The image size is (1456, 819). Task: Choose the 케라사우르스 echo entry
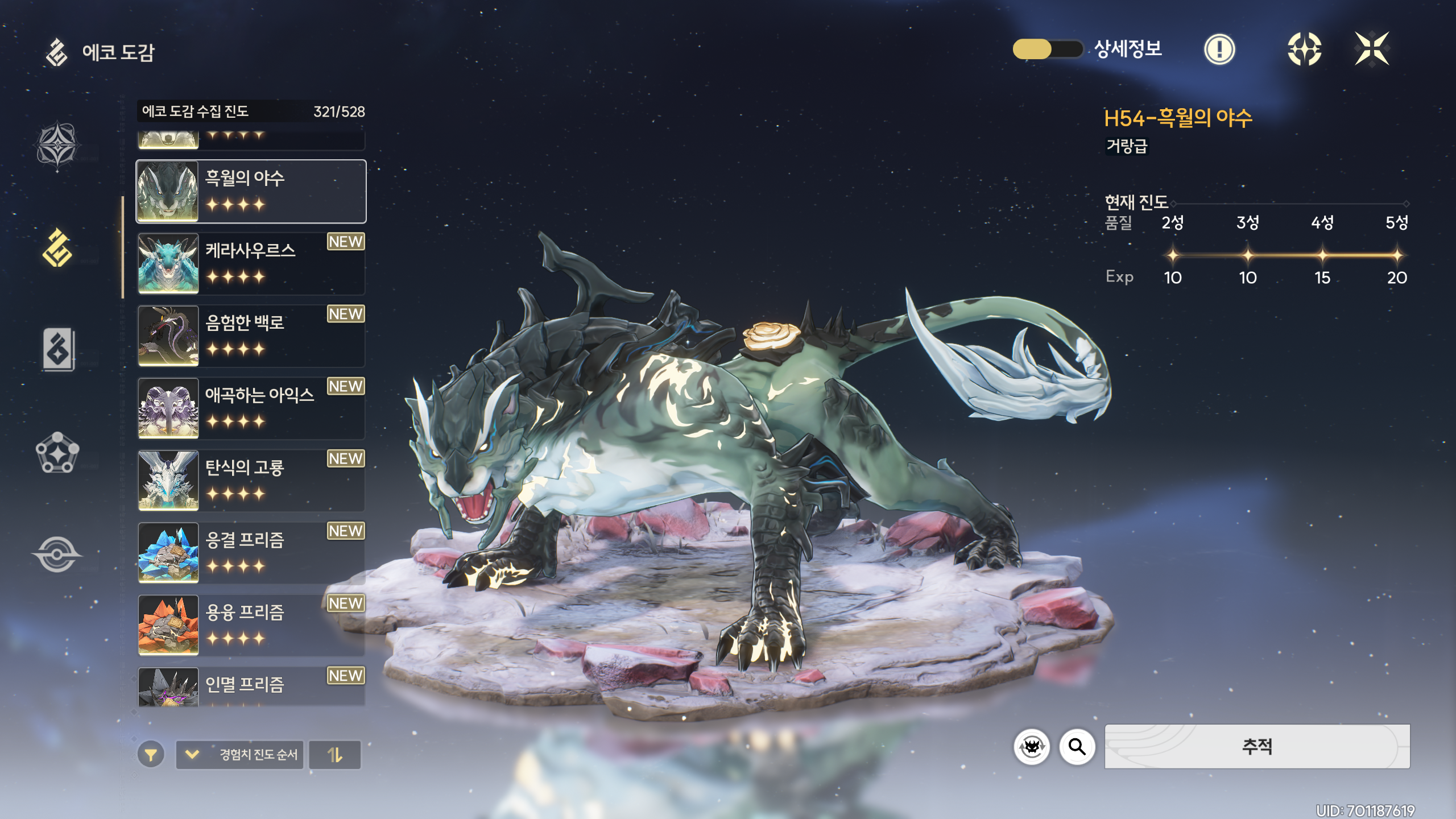tap(251, 264)
